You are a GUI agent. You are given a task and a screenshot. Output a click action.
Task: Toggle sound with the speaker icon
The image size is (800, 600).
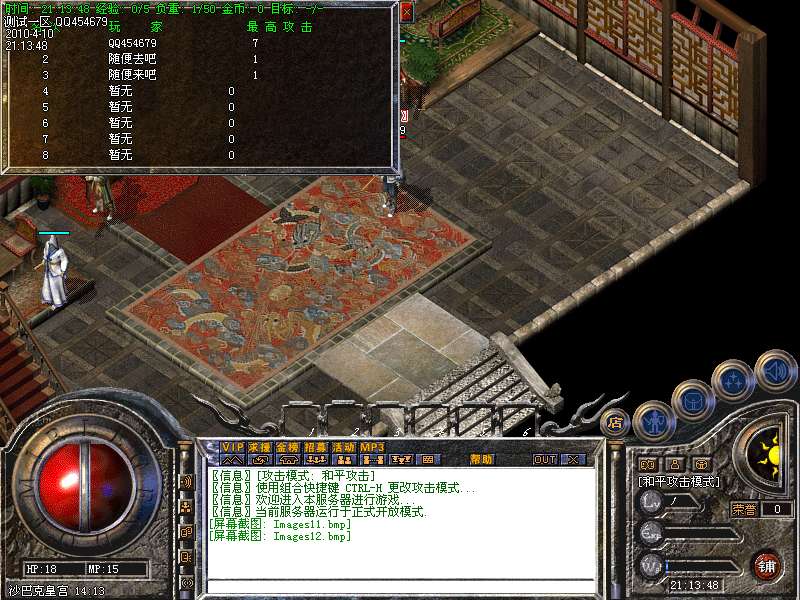coord(775,369)
